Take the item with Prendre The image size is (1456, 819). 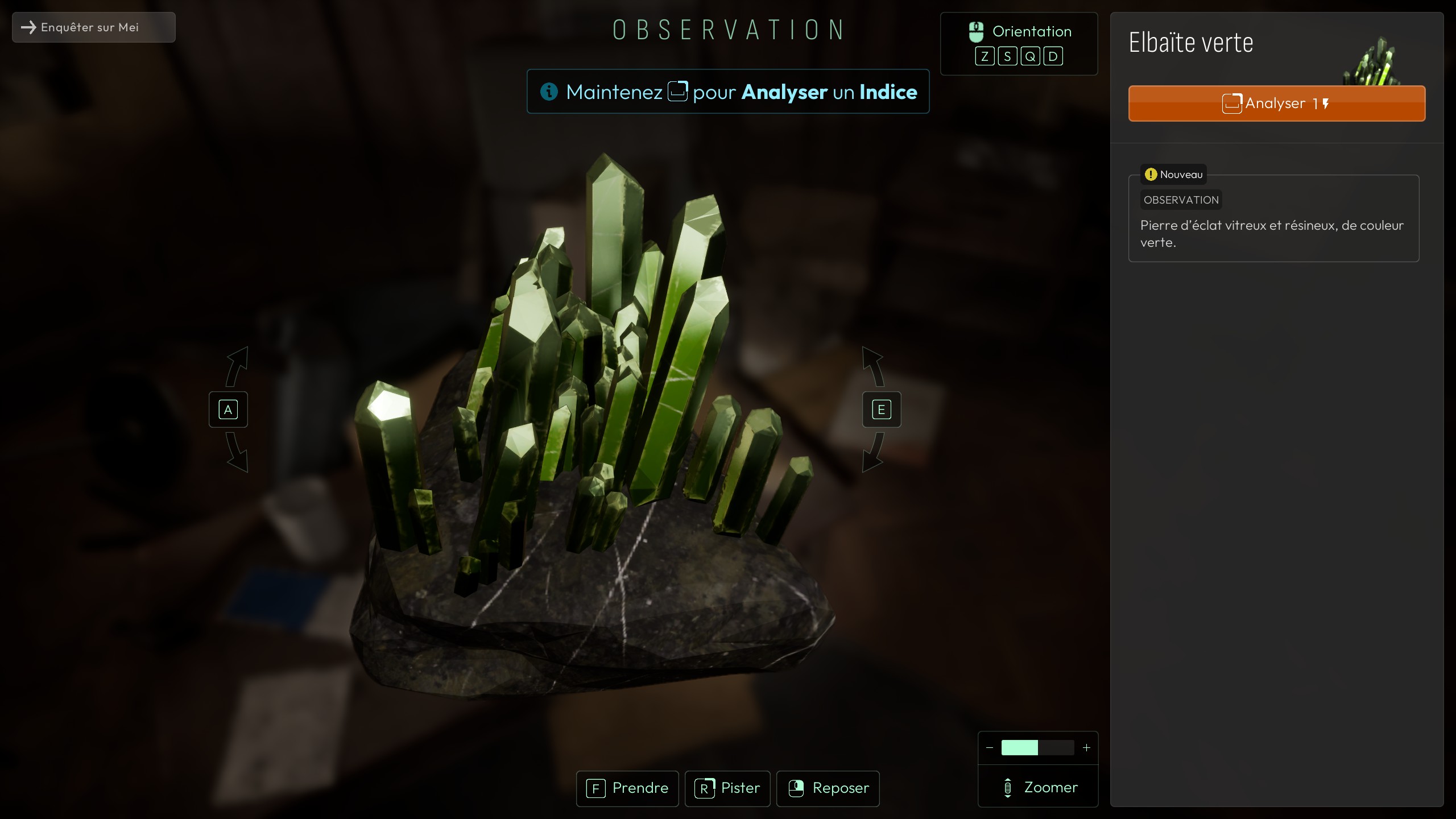tap(627, 788)
